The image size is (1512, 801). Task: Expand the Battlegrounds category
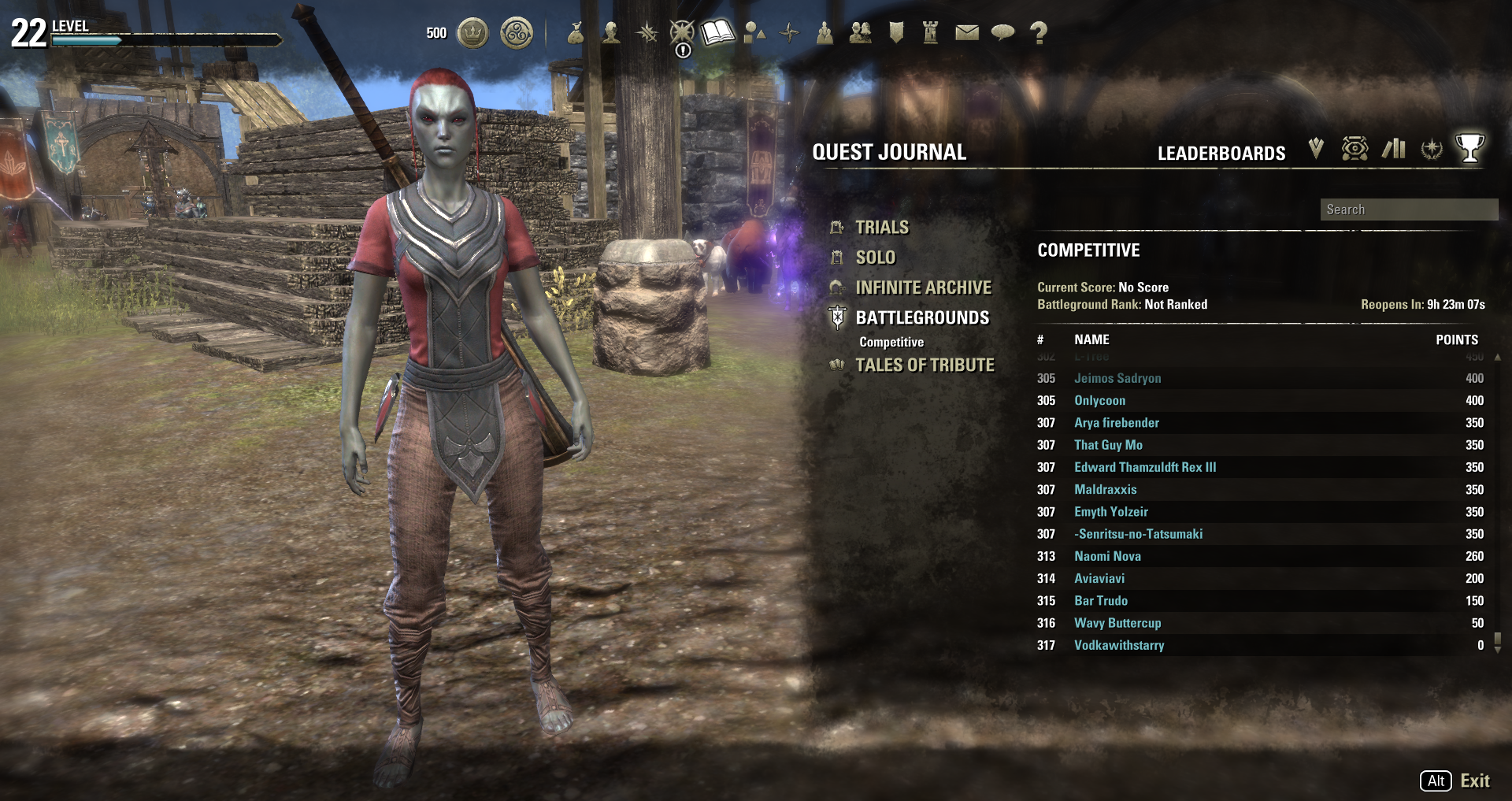click(922, 317)
